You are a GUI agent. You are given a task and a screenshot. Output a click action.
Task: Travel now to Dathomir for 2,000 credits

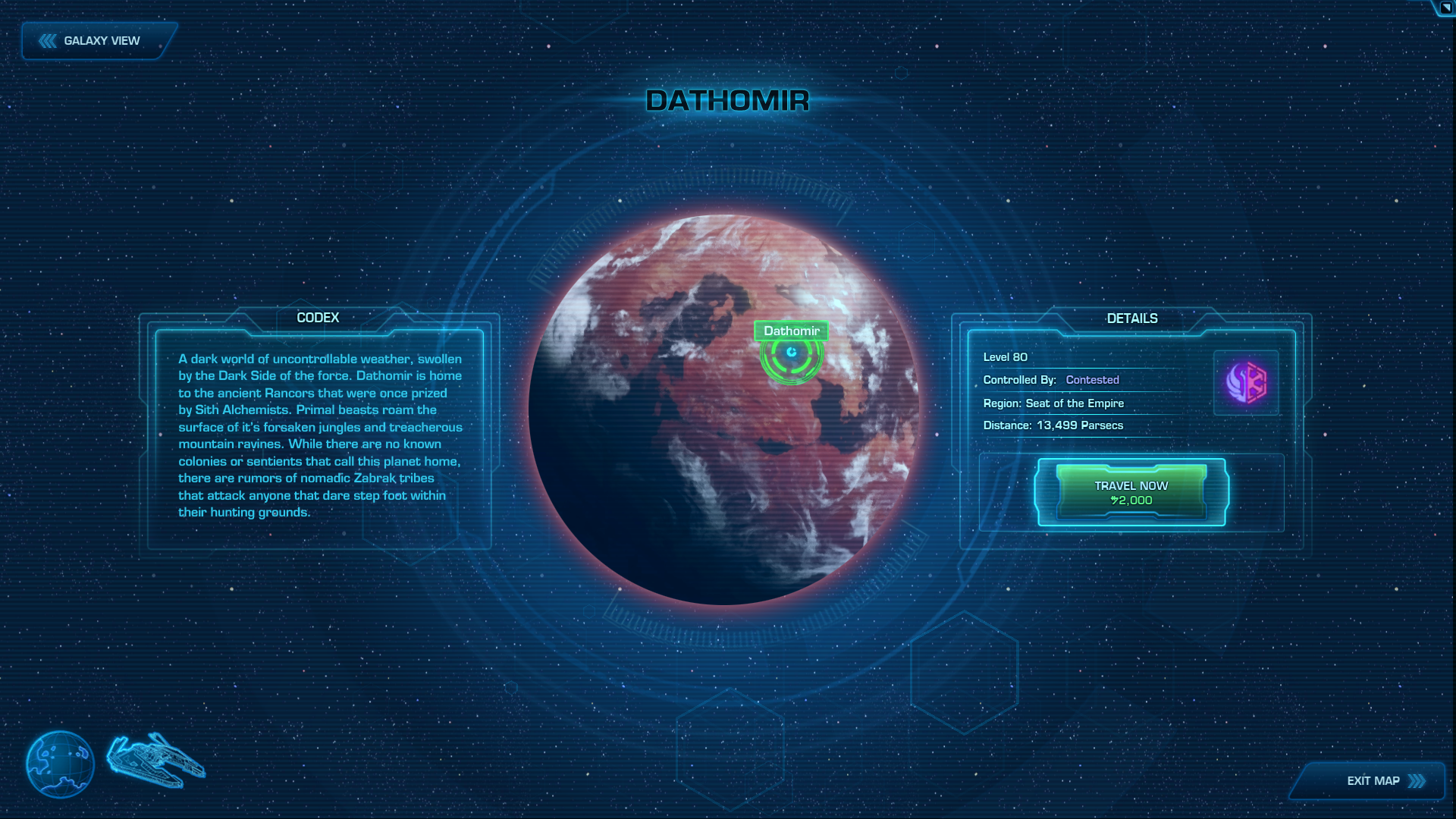[x=1131, y=493]
